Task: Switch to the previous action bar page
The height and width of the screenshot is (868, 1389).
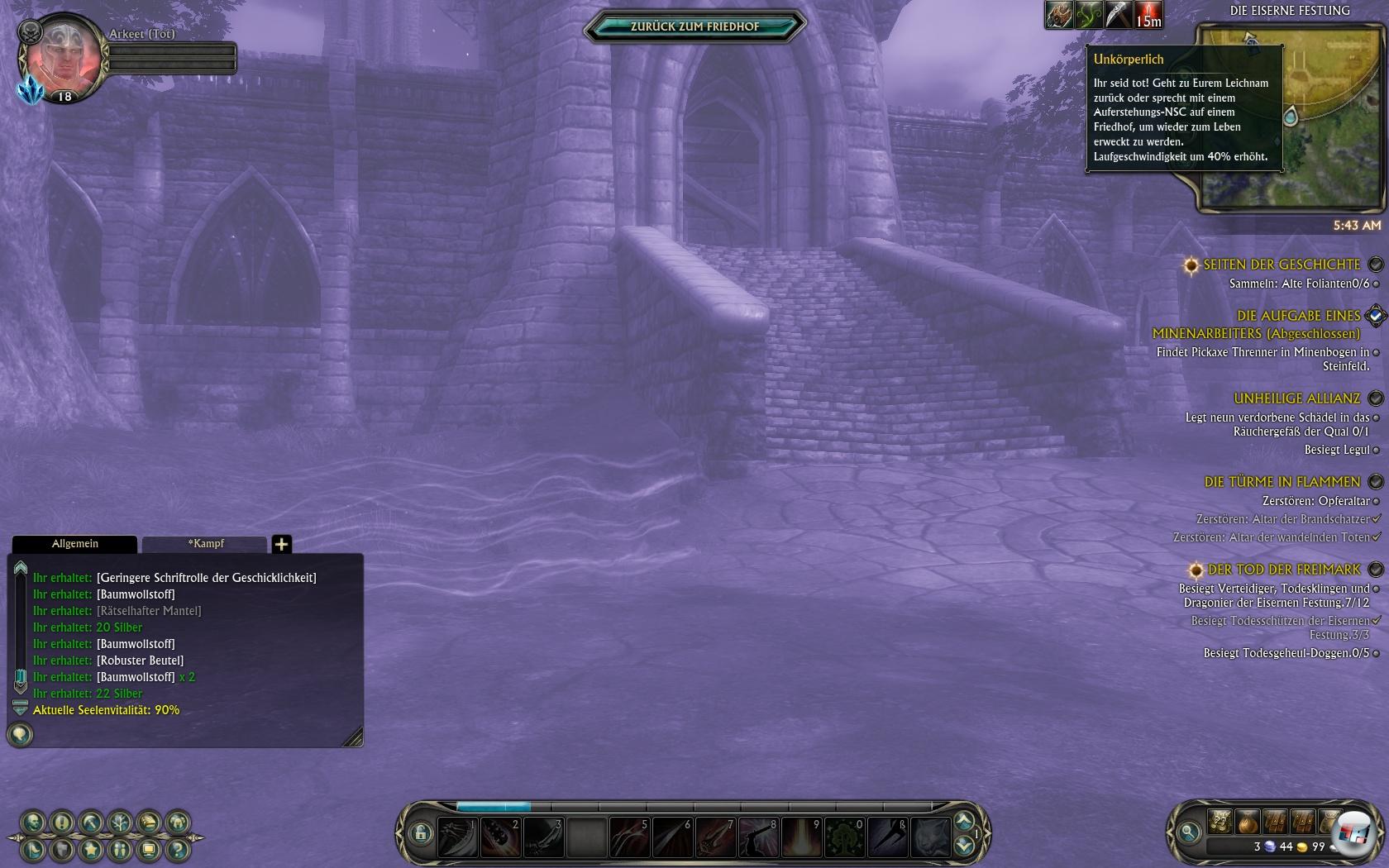Action: [963, 846]
